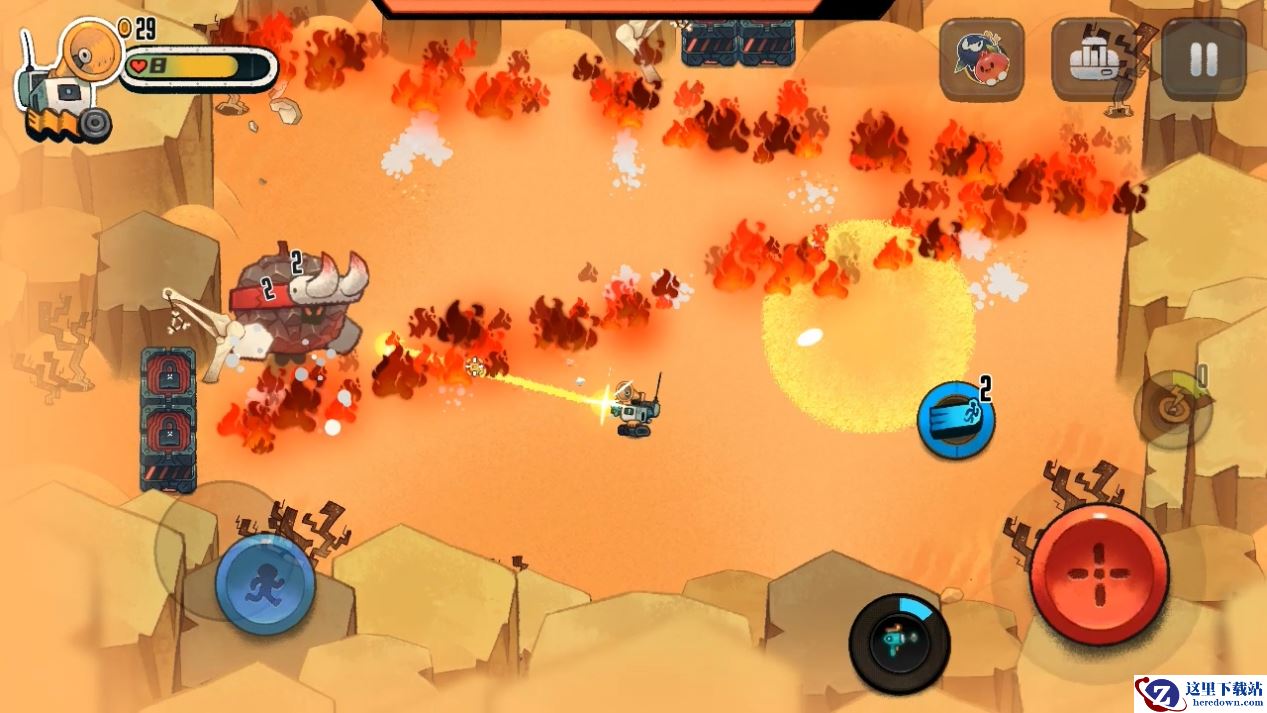Open the white ship icon button
1267x713 pixels.
[1093, 60]
